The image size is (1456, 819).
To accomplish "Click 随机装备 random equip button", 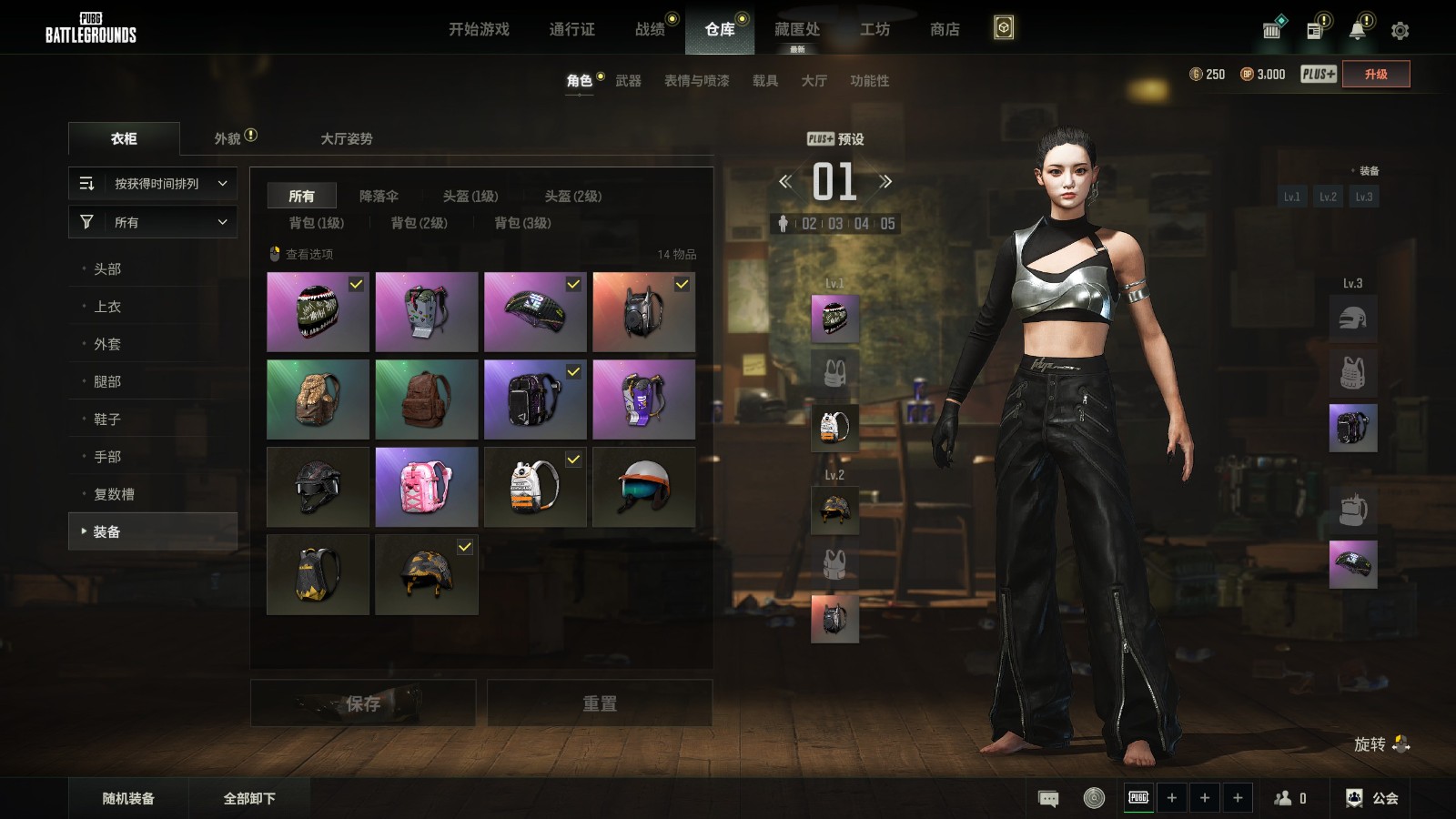I will tap(128, 798).
